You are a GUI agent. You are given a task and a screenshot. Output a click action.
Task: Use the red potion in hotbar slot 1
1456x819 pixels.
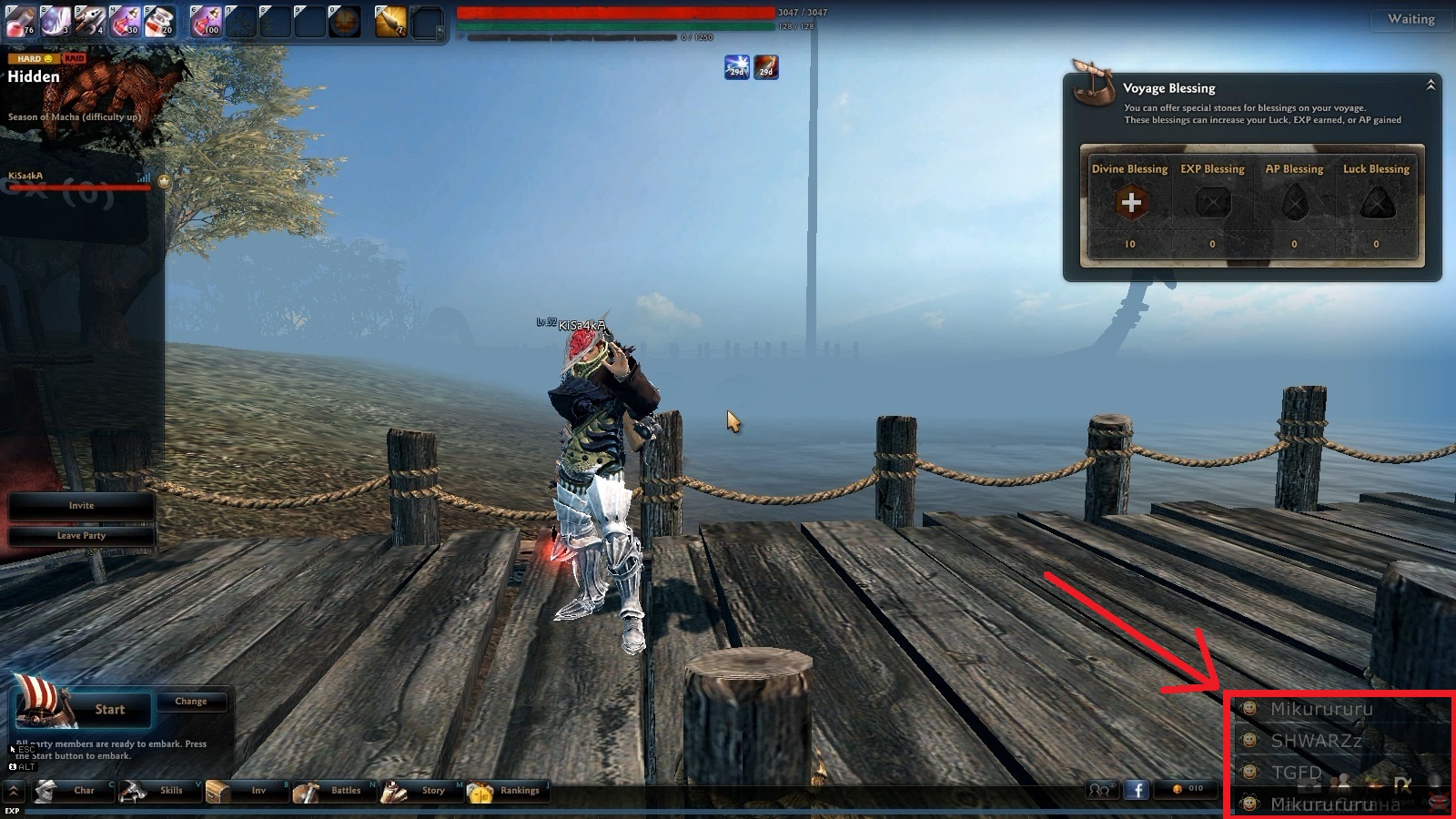[x=21, y=20]
